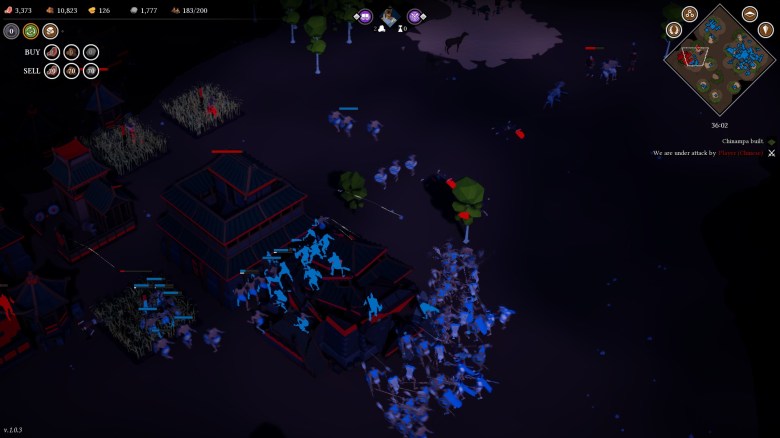Open the laurel wreath minimap button
The height and width of the screenshot is (438, 780).
coord(673,30)
